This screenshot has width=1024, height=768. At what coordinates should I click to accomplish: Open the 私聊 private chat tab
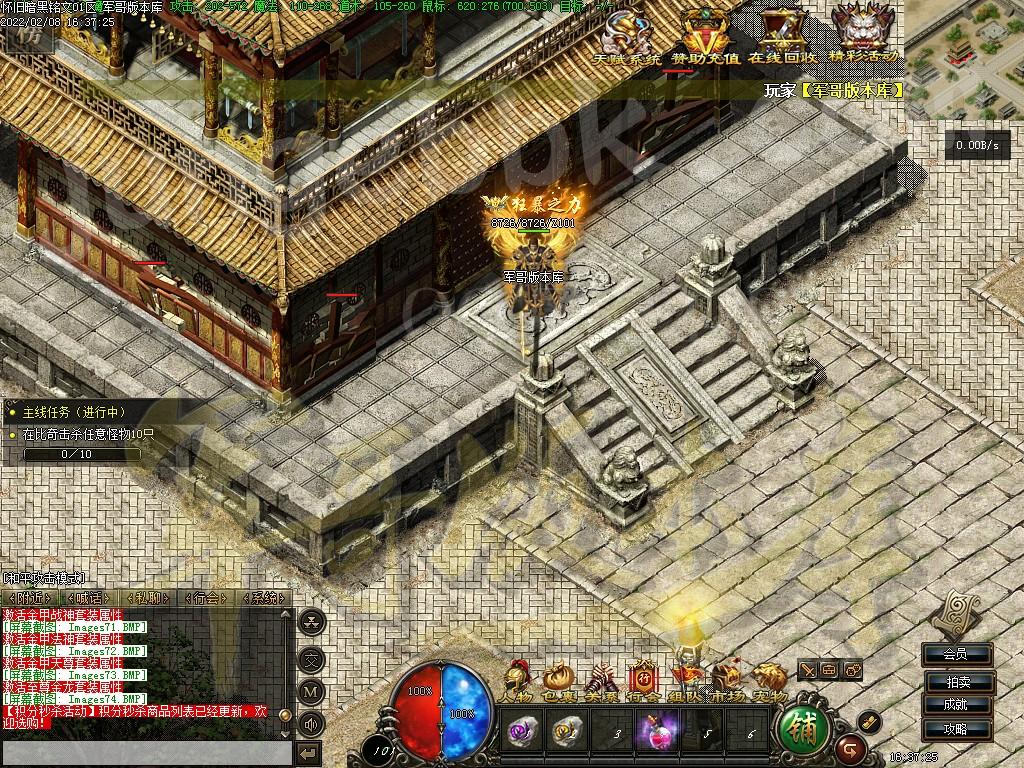click(148, 598)
